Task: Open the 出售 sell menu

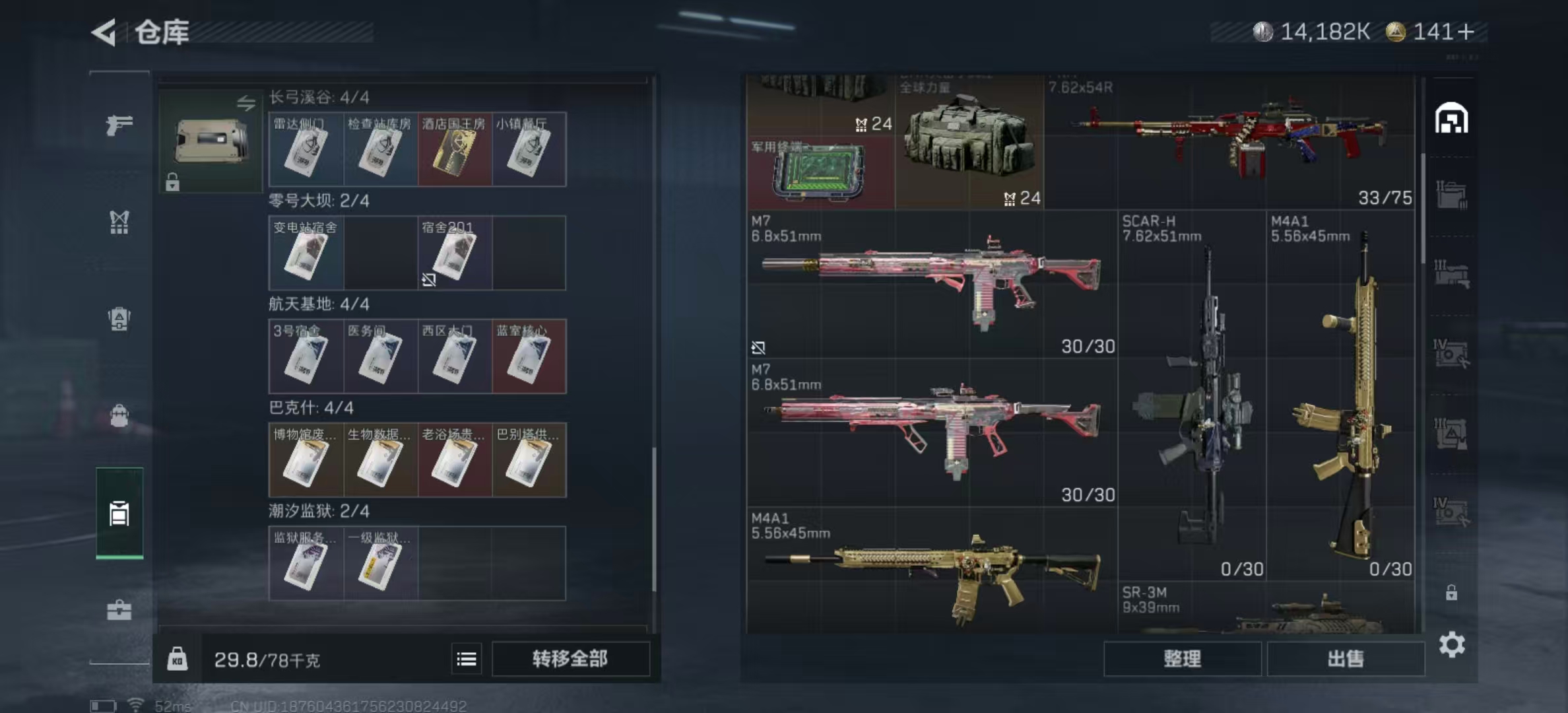Action: tap(1345, 658)
